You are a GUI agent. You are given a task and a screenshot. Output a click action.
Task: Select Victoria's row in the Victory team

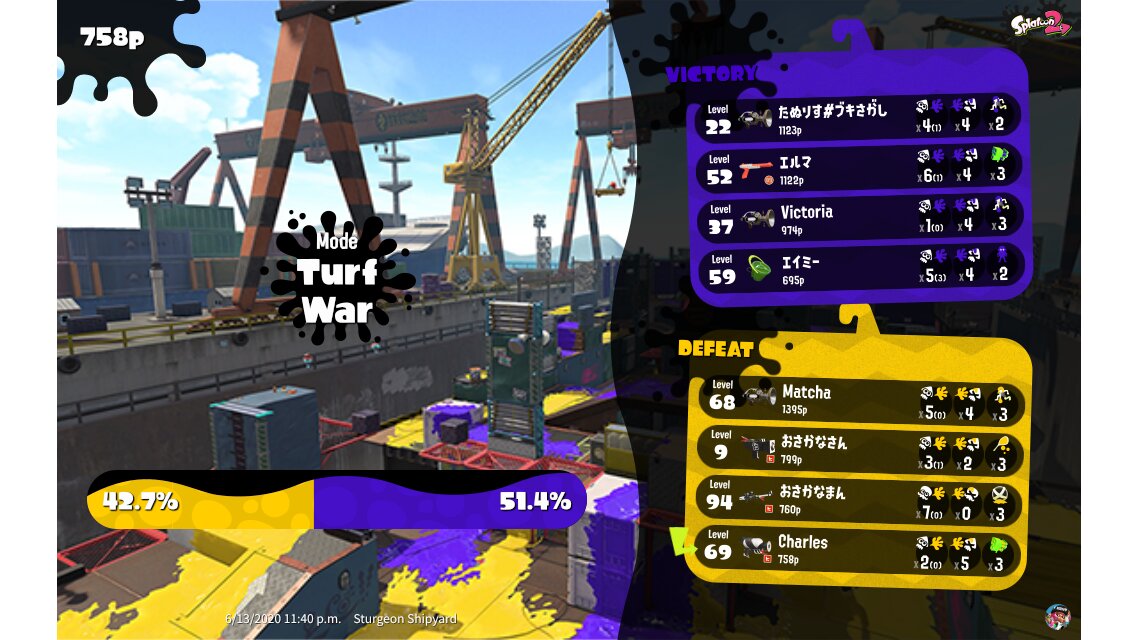(x=860, y=218)
